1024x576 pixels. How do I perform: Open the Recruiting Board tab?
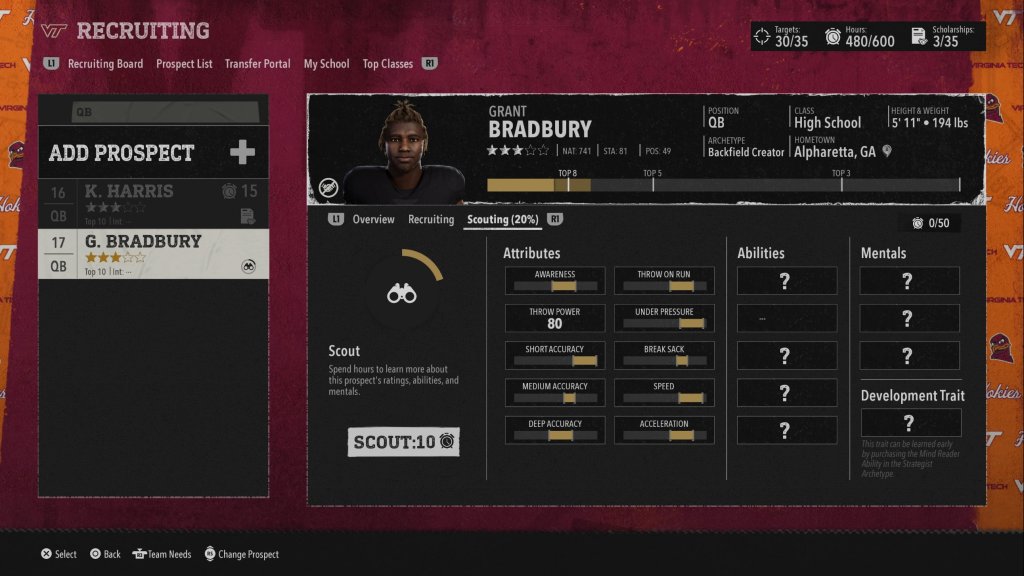pos(105,64)
